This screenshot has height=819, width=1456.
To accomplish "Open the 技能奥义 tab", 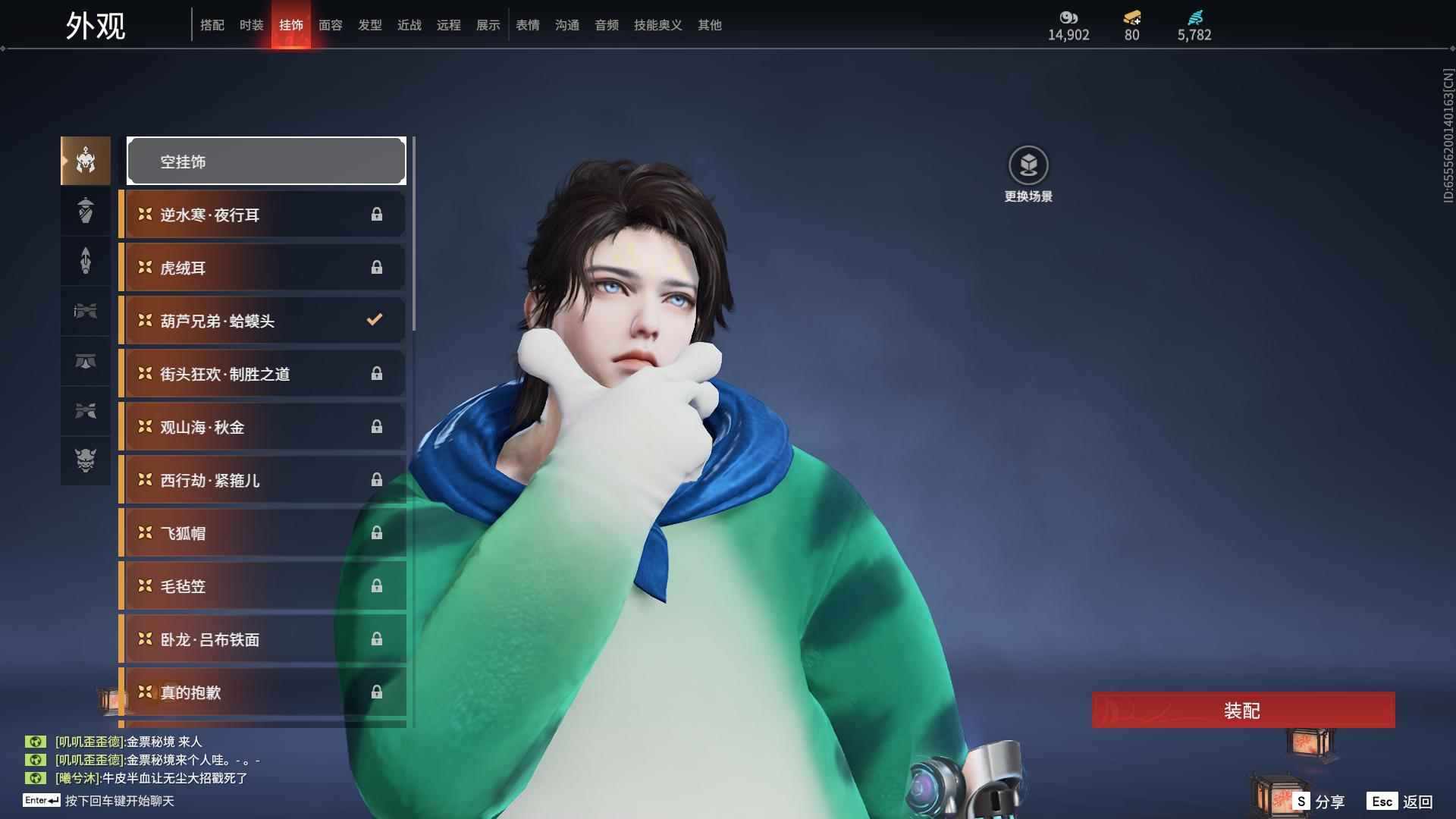I will pyautogui.click(x=657, y=25).
